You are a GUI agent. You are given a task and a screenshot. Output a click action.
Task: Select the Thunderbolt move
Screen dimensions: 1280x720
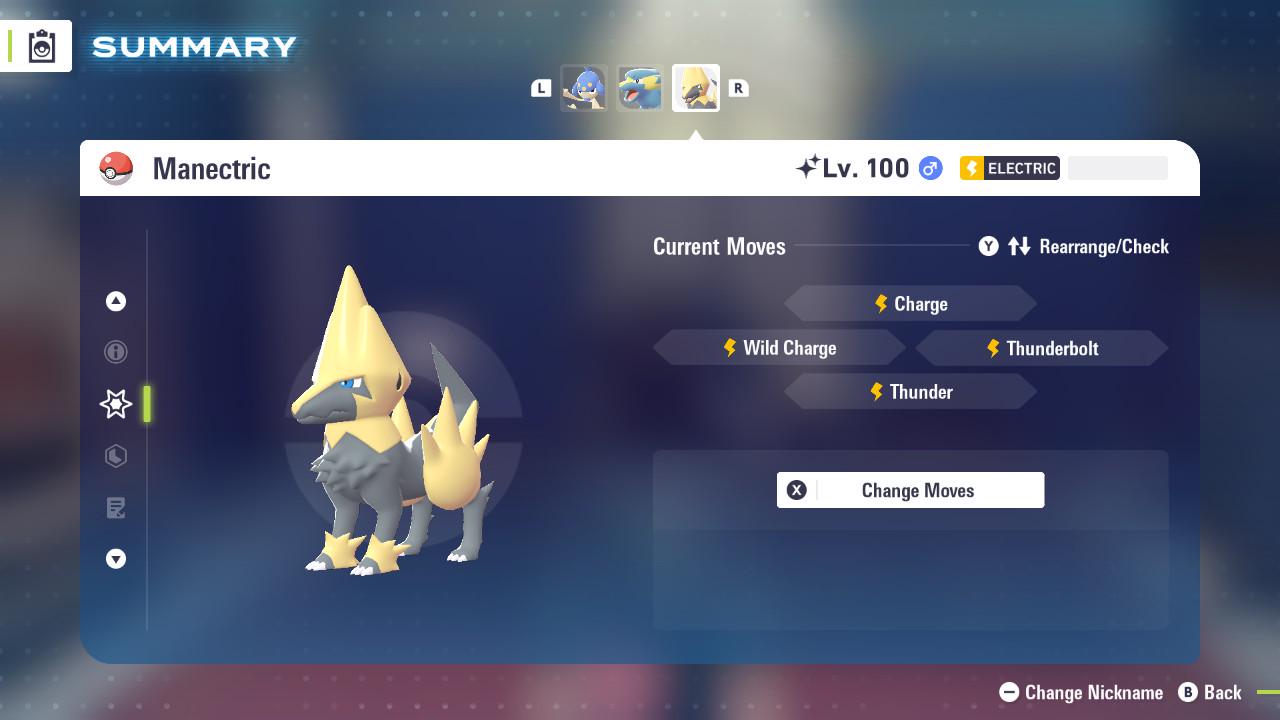(1042, 348)
